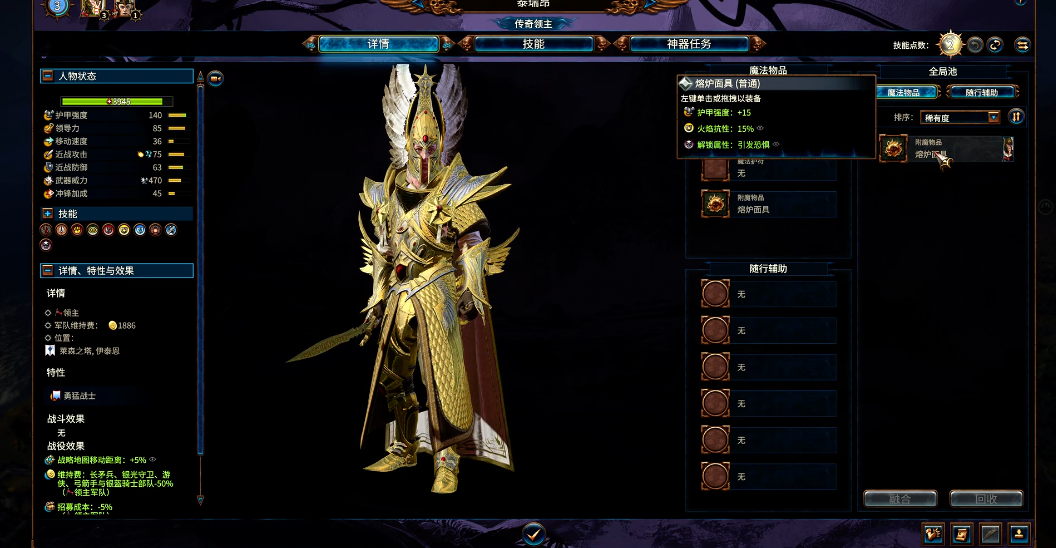1056x548 pixels.
Task: Click the 回收 salvage button
Action: (x=986, y=498)
